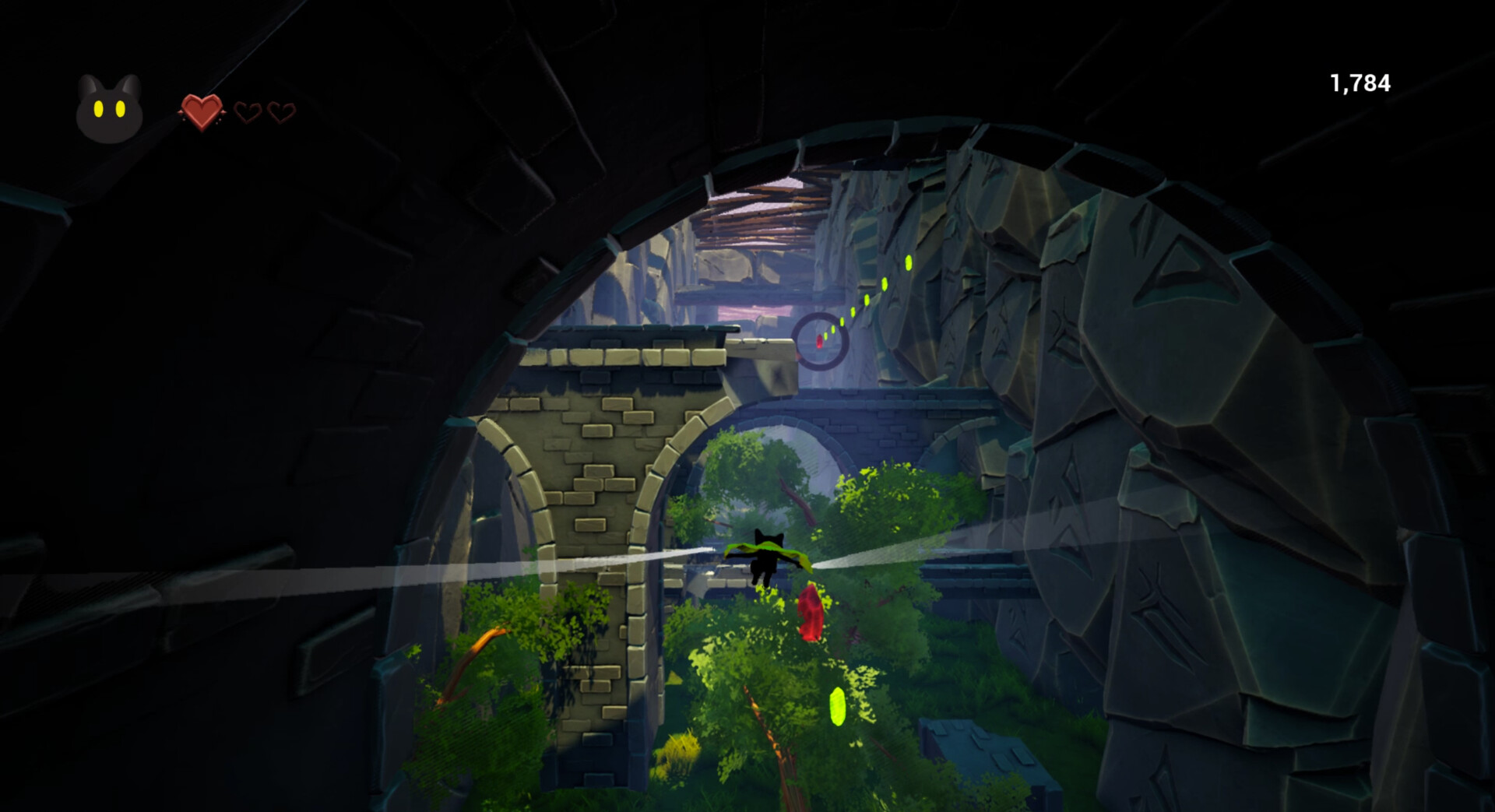Select the filled red heart in the HUD
The height and width of the screenshot is (812, 1495).
[201, 111]
